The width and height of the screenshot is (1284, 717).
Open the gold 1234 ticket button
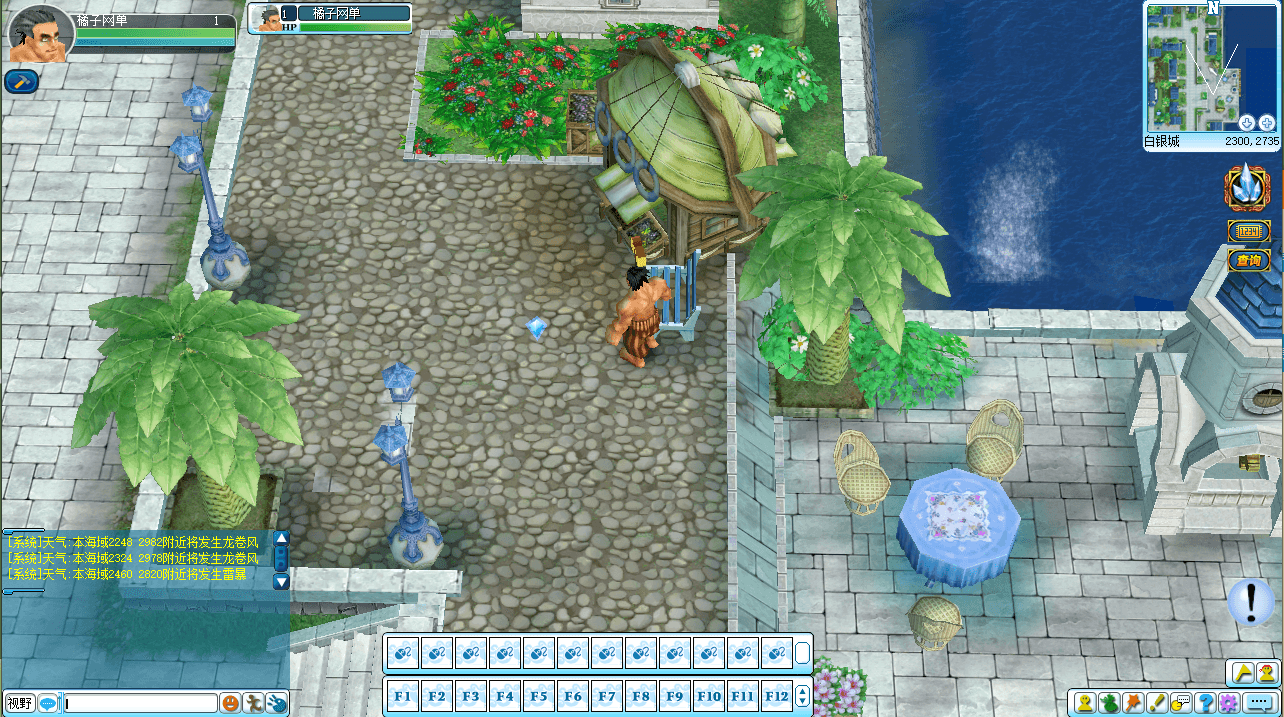coord(1248,231)
